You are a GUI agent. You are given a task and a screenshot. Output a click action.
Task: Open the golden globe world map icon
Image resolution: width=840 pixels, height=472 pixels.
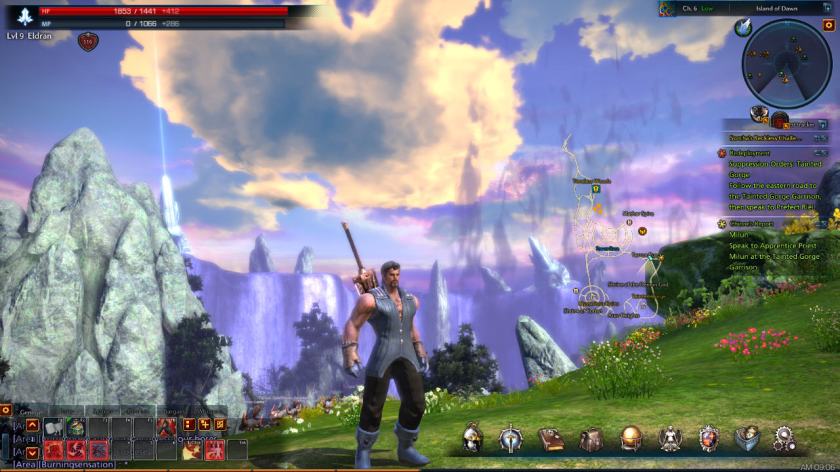(x=630, y=438)
